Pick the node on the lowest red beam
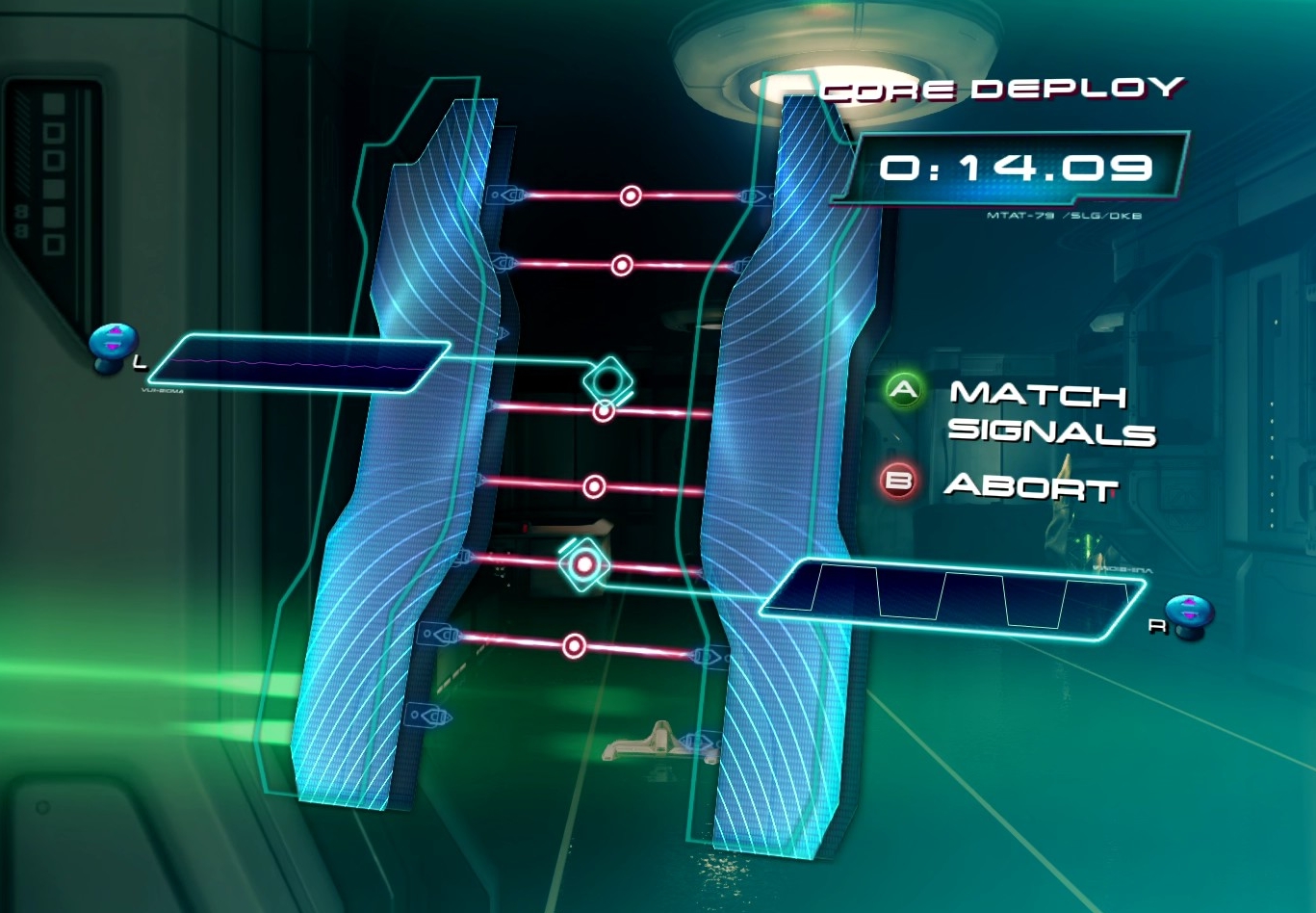The width and height of the screenshot is (1316, 913). (574, 645)
